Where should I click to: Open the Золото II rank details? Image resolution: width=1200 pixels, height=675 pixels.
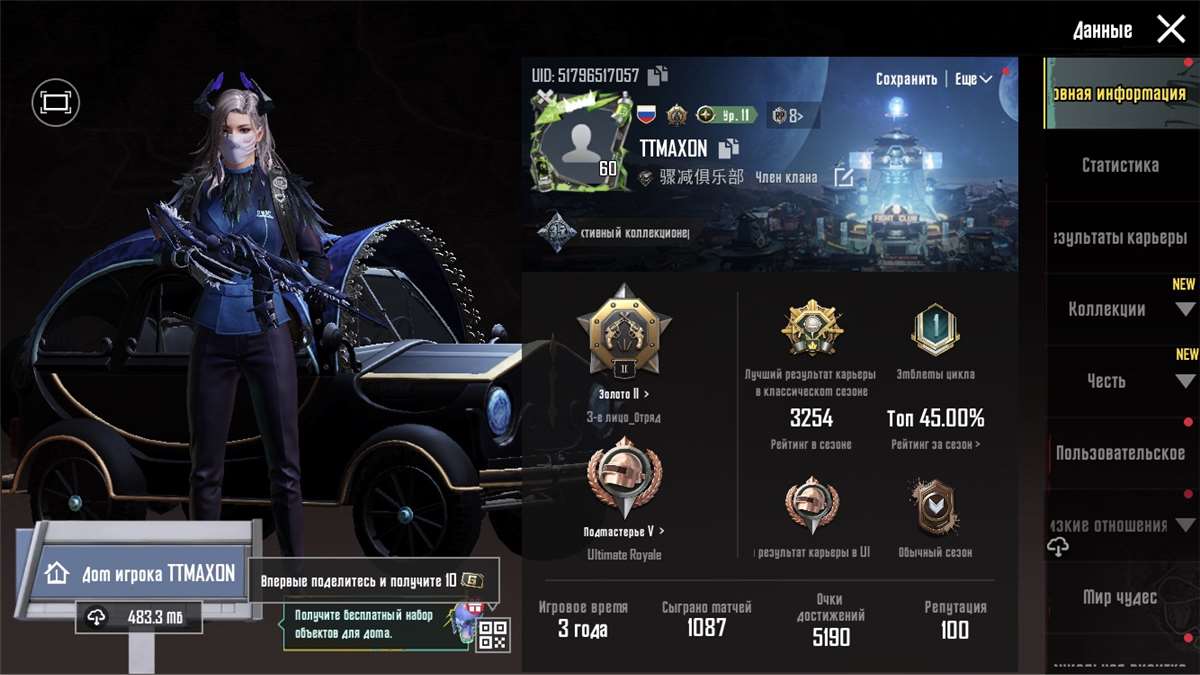[624, 394]
